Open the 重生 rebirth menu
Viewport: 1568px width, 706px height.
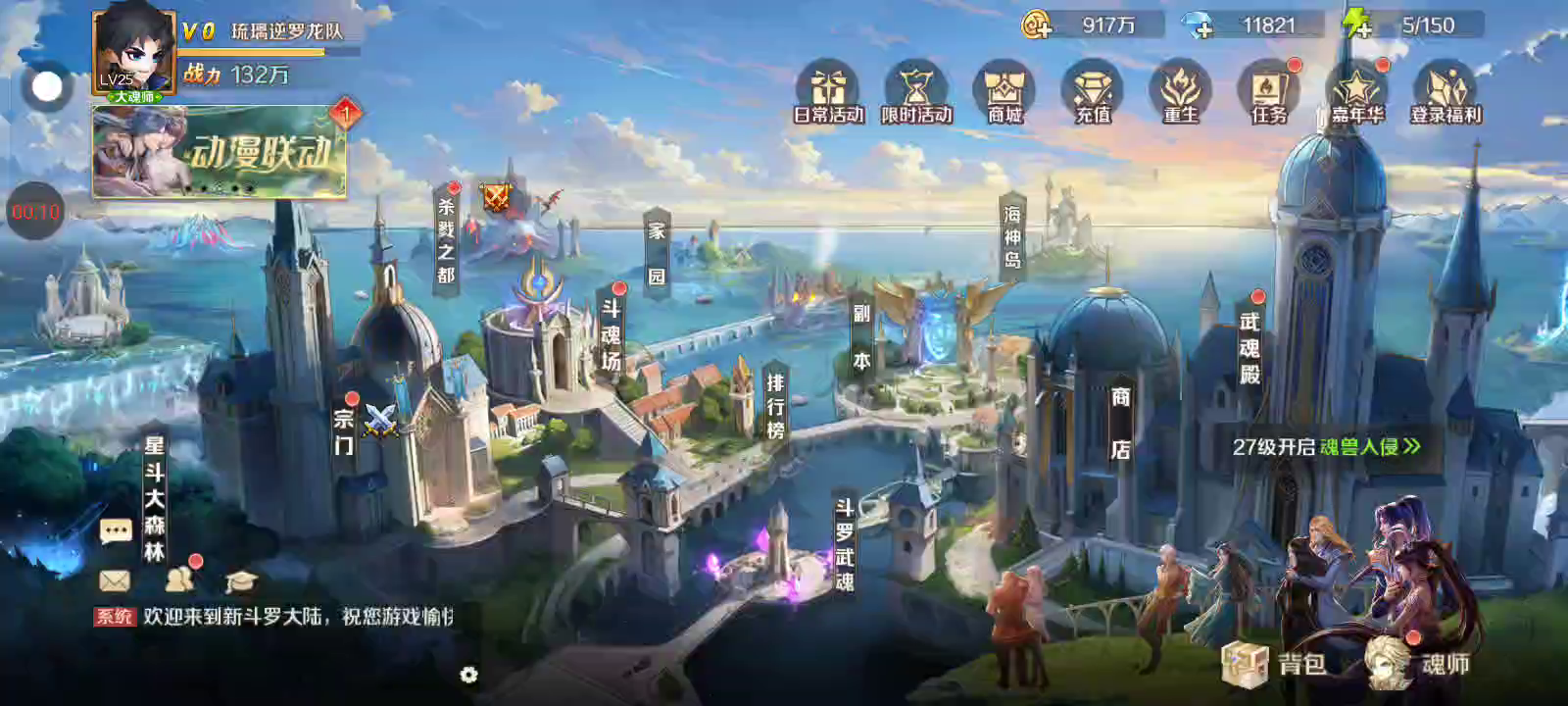[1181, 92]
